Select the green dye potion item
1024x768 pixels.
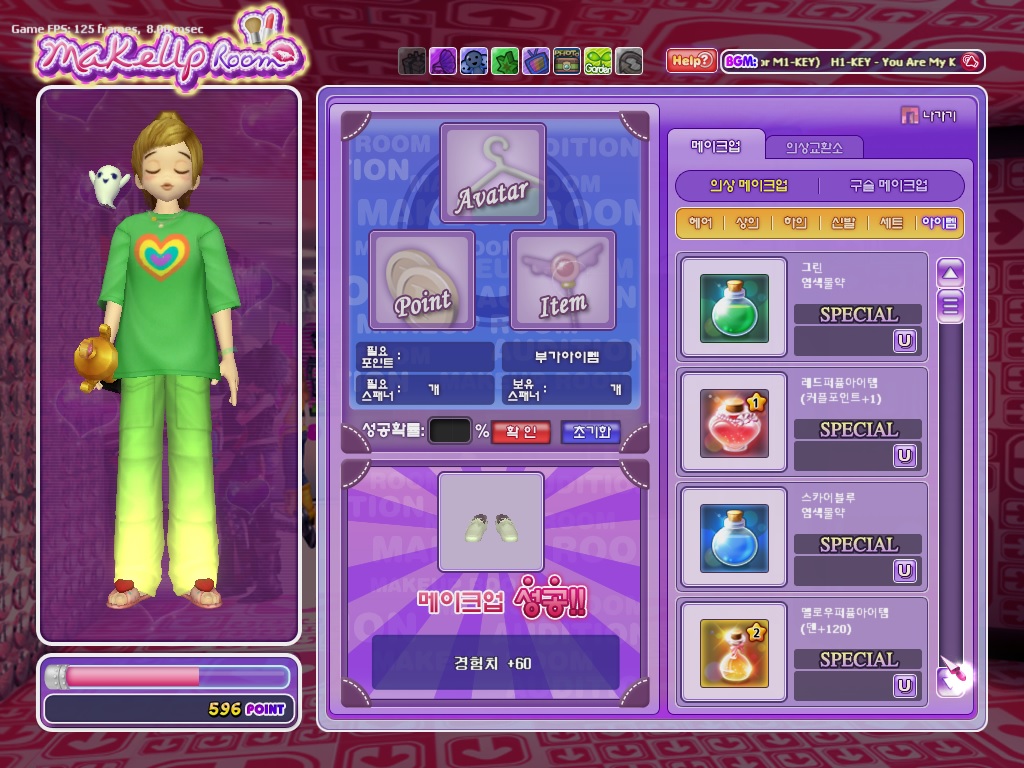[x=734, y=308]
